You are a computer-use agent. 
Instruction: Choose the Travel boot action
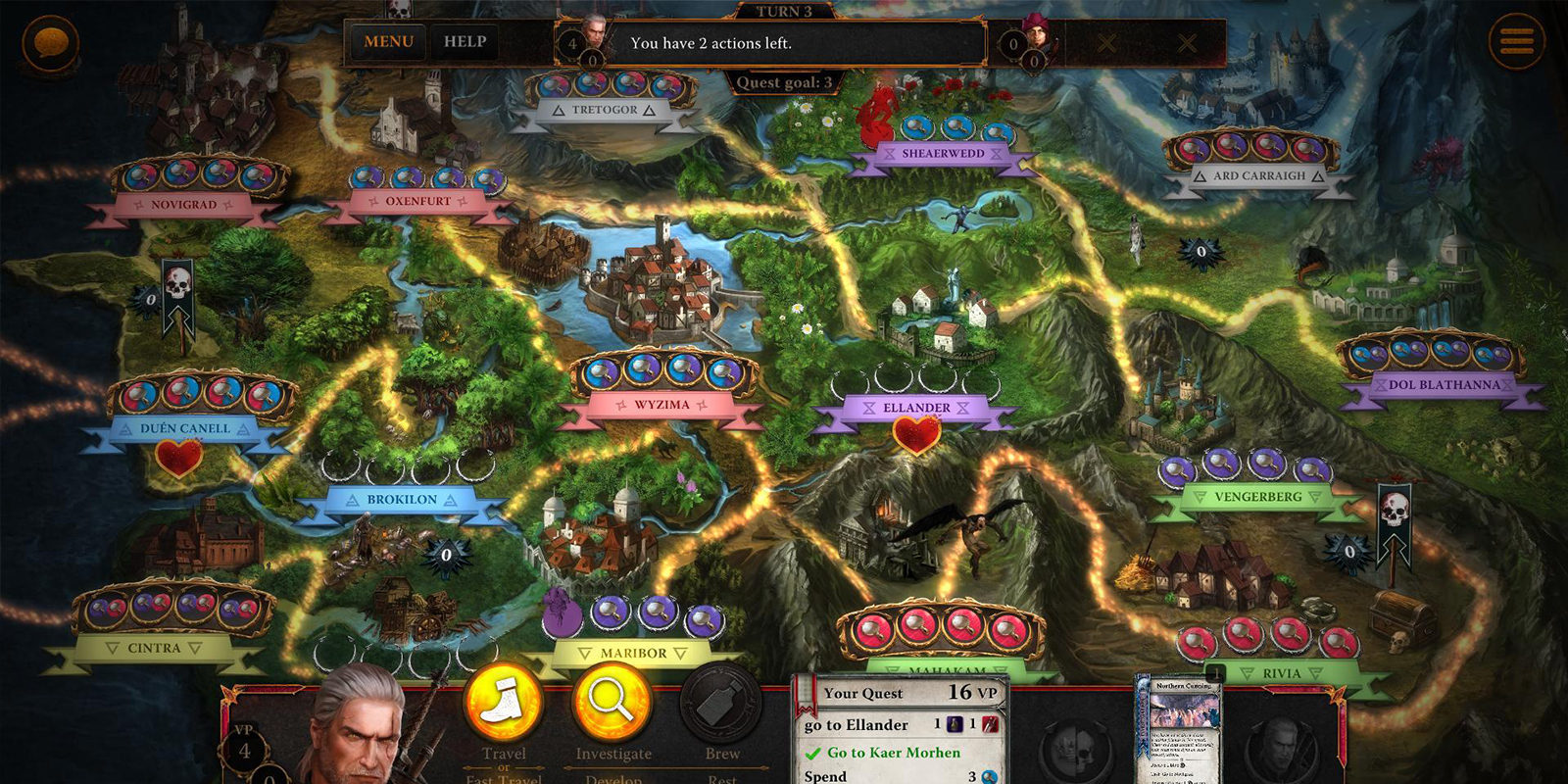point(504,705)
